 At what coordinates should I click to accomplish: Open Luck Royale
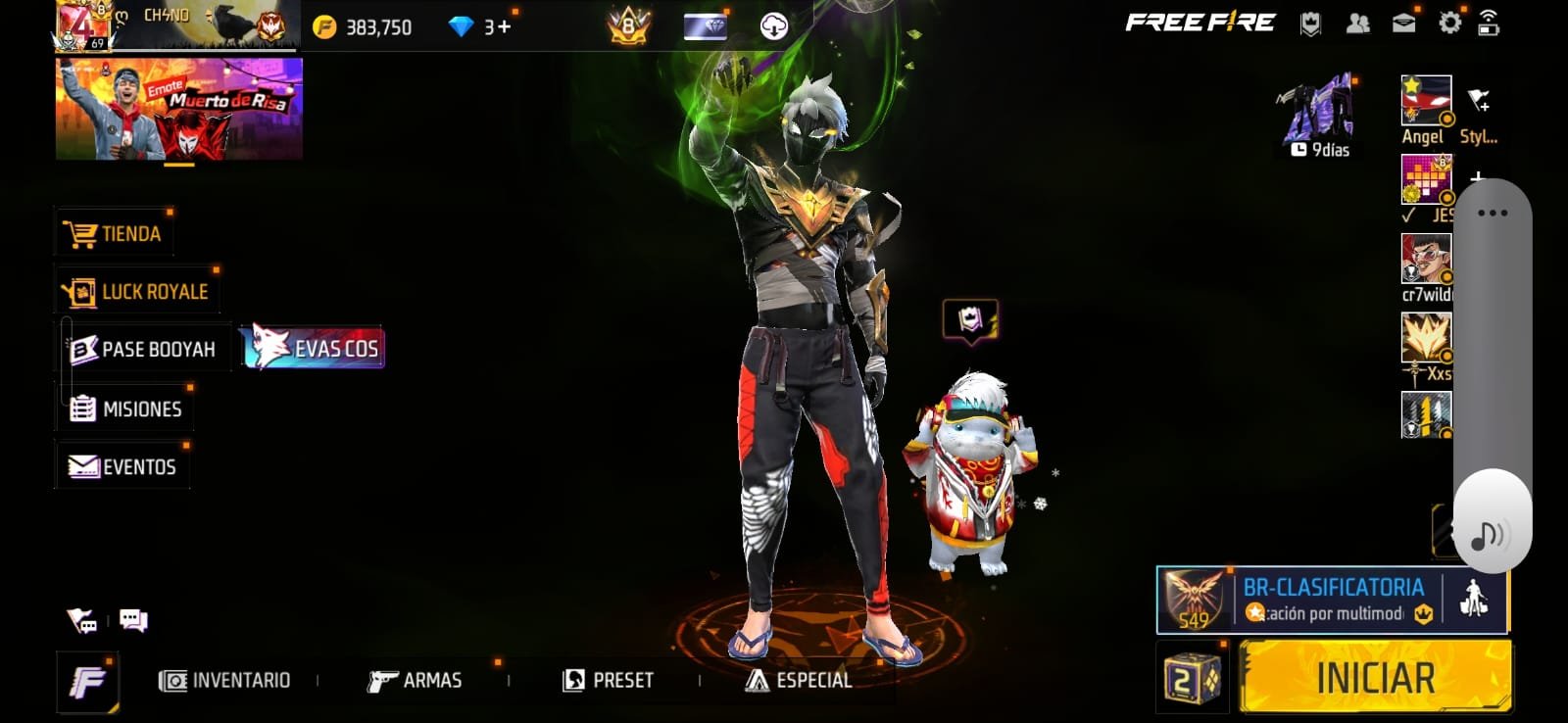[x=138, y=292]
